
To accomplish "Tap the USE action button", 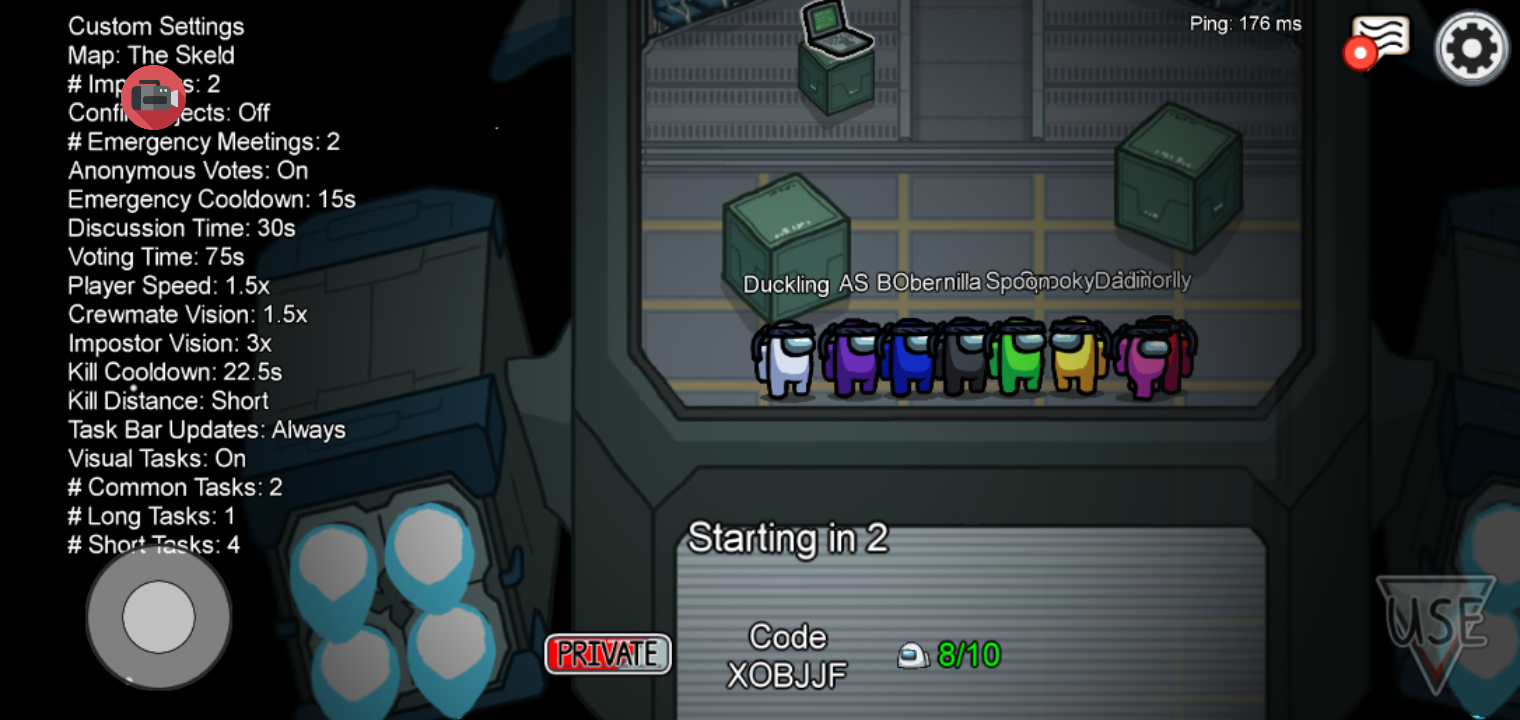I will (x=1436, y=626).
